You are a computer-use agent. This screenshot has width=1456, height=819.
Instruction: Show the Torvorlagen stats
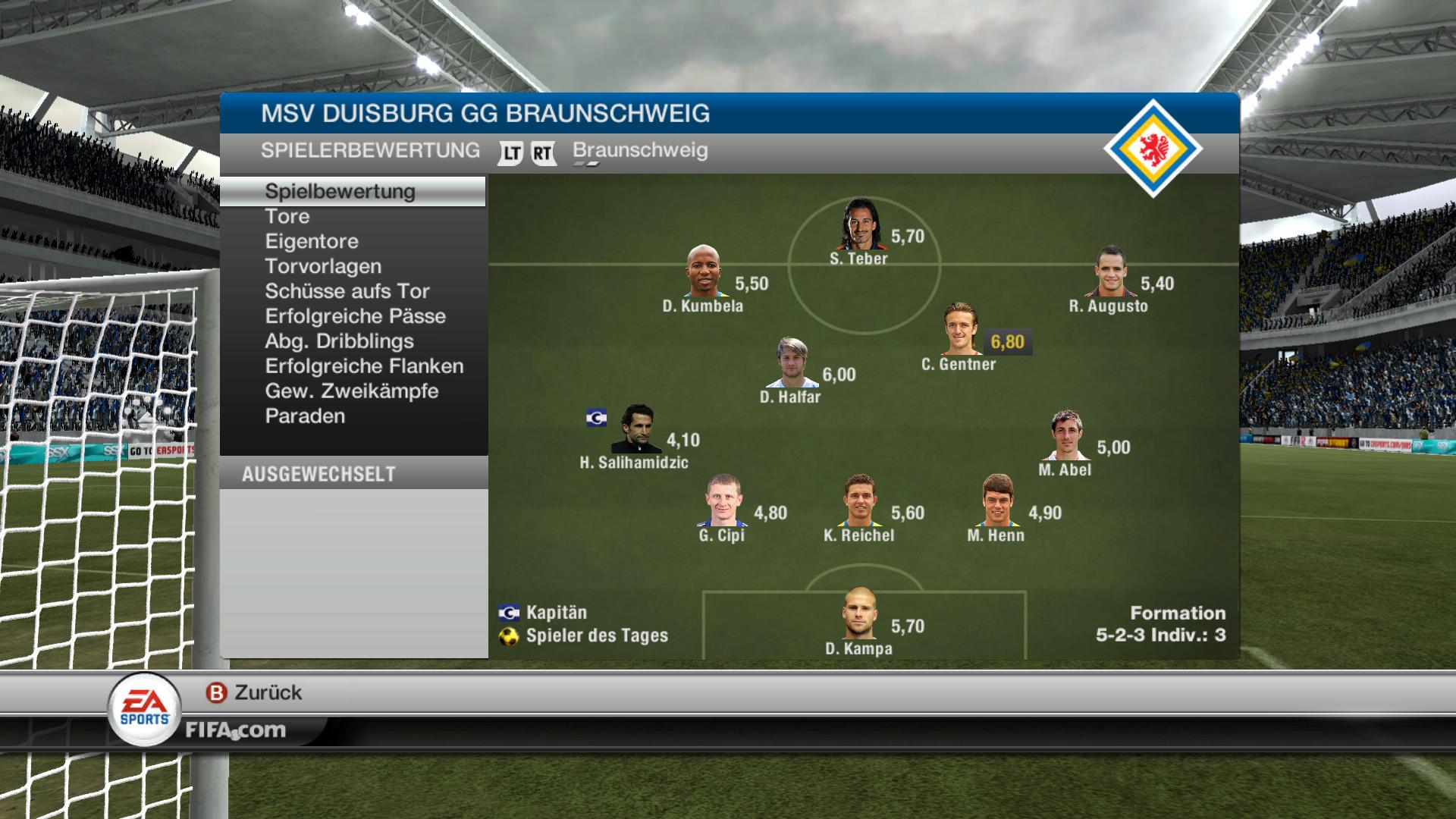(323, 266)
